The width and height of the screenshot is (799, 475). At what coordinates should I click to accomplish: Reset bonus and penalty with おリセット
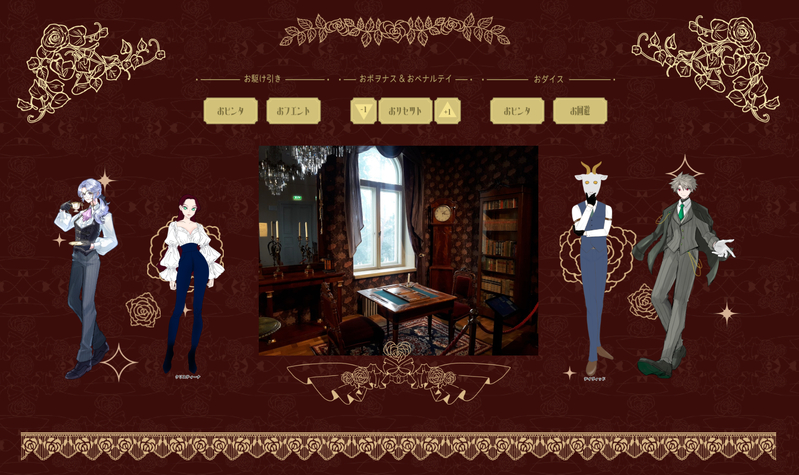pyautogui.click(x=405, y=111)
